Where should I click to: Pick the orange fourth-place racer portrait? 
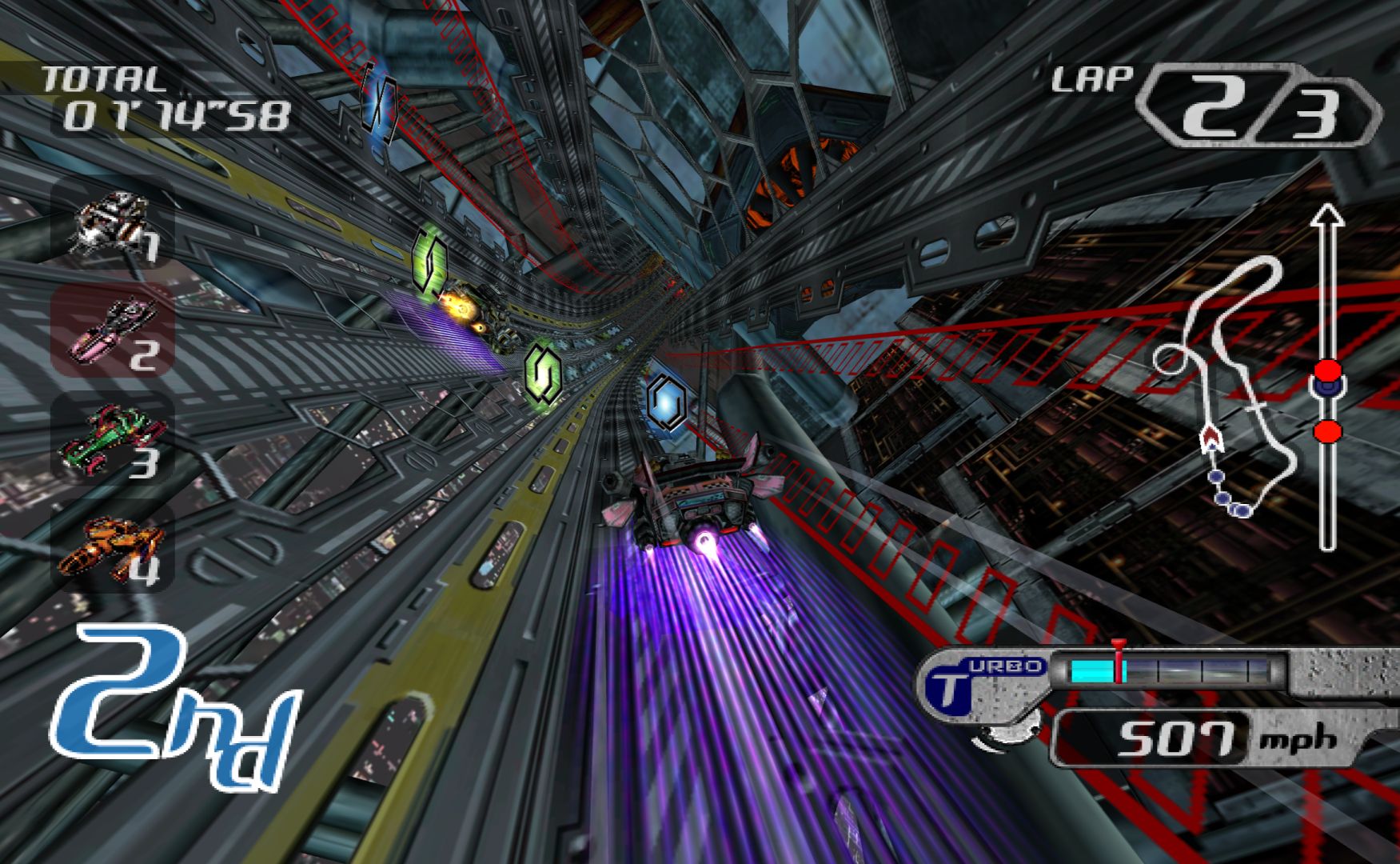tap(112, 547)
